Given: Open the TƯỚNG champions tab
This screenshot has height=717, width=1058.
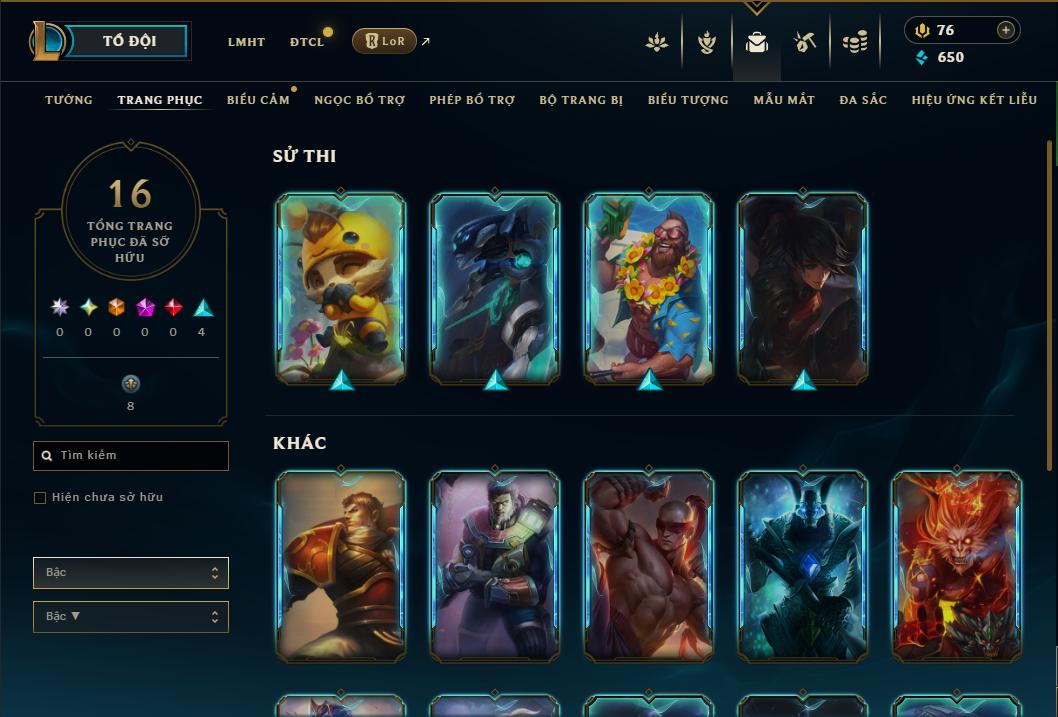Looking at the screenshot, I should (x=69, y=100).
